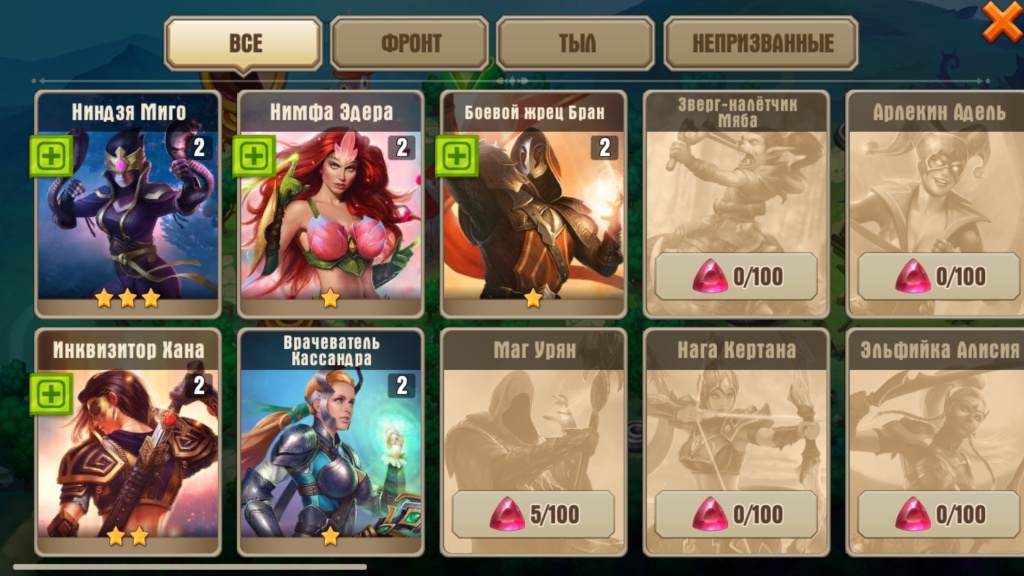The height and width of the screenshot is (576, 1024).
Task: Open the ФРОНТ tab
Action: (410, 44)
